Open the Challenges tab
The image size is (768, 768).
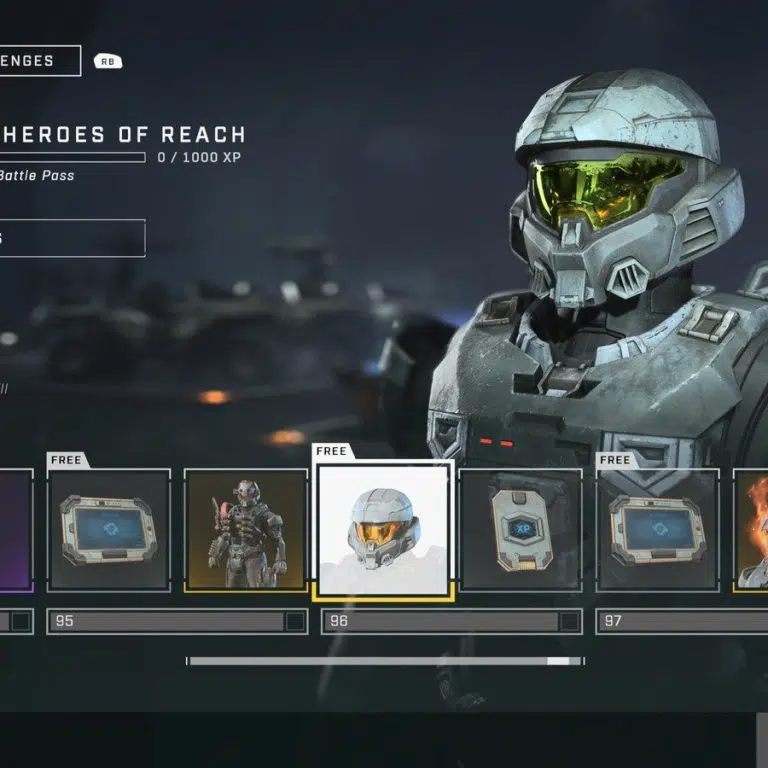click(40, 61)
